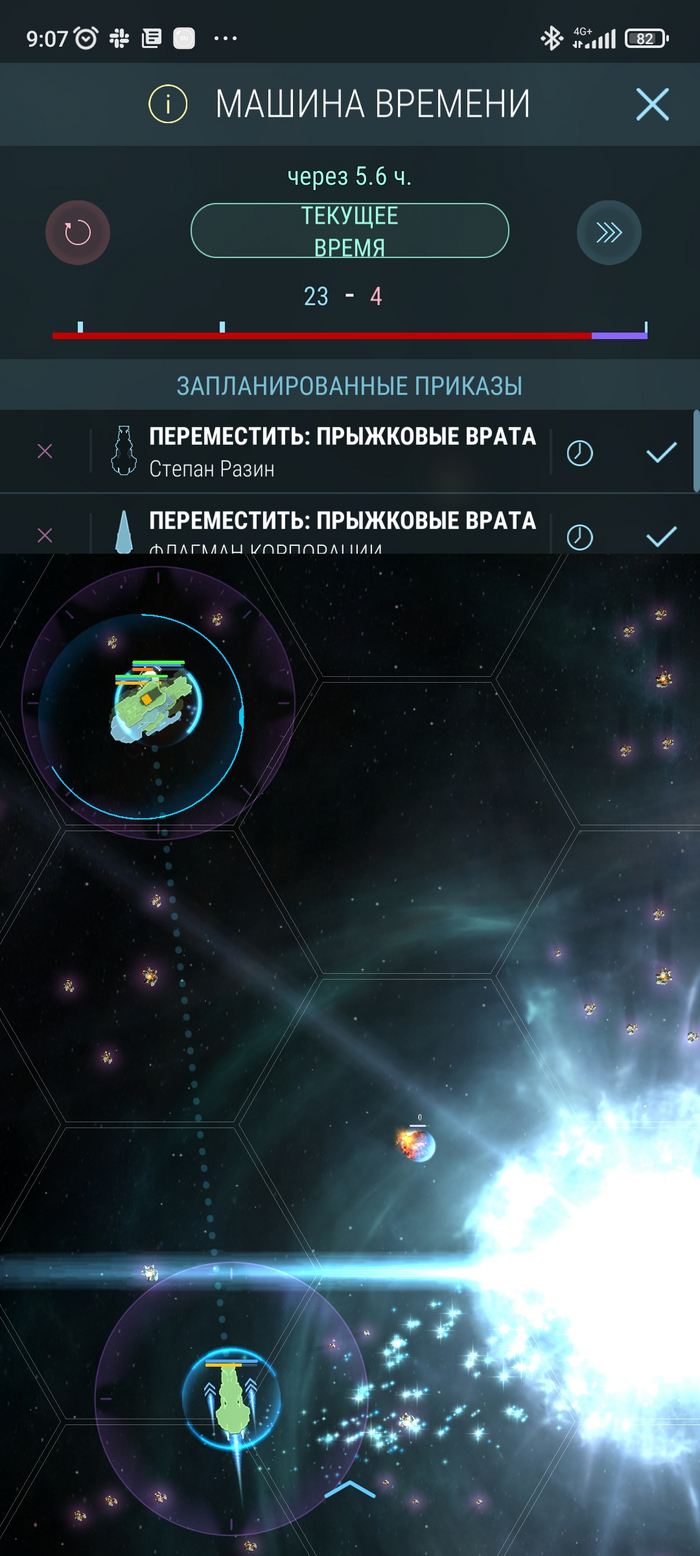Open the yellow info icon
This screenshot has width=700, height=1556.
[x=168, y=104]
